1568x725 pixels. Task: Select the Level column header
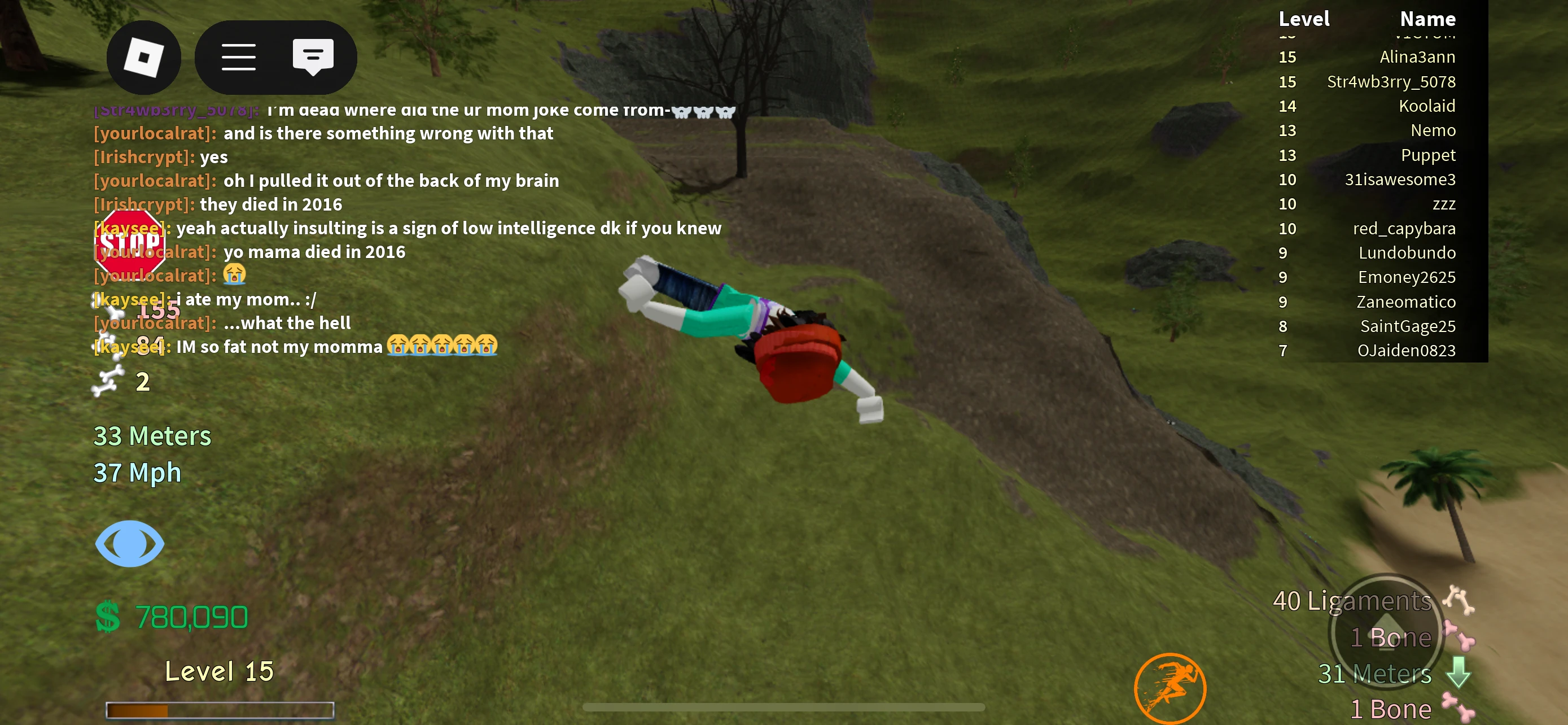click(1304, 19)
